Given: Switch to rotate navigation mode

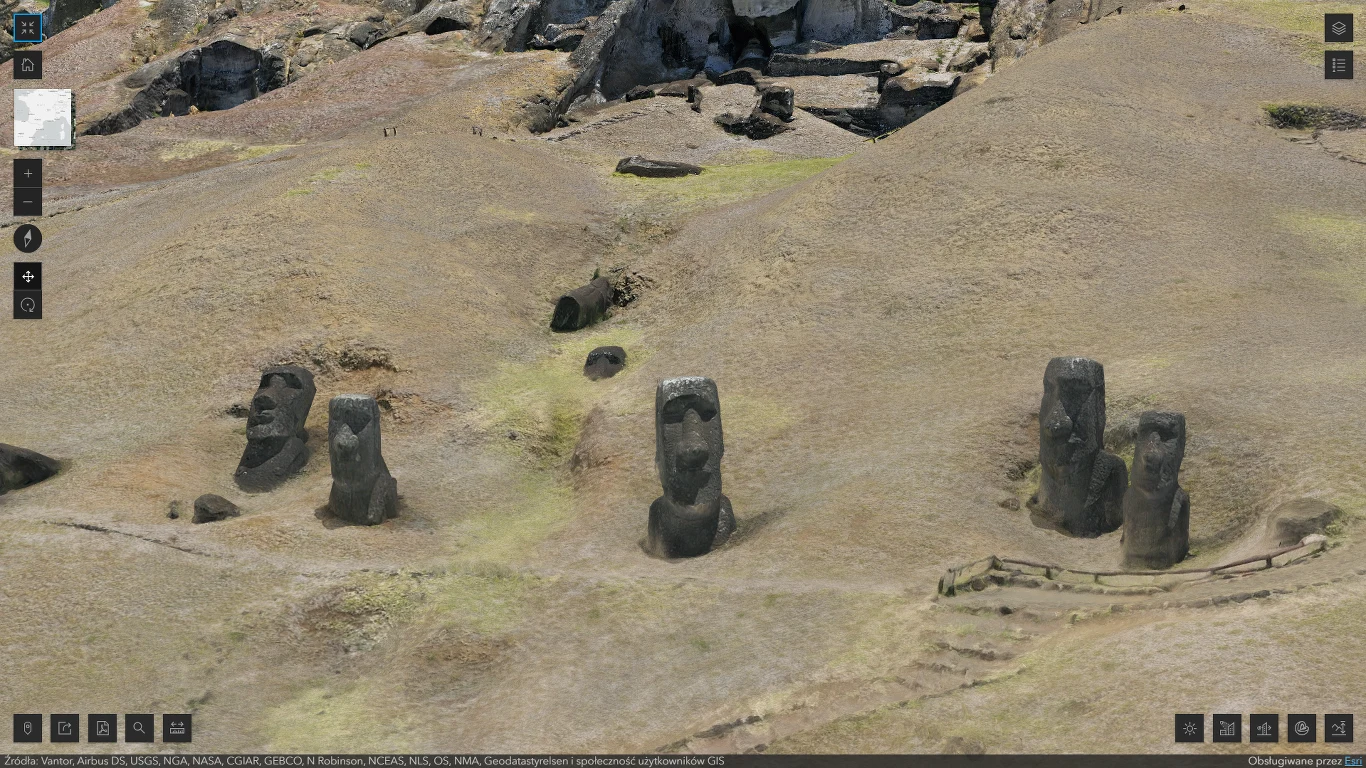Looking at the screenshot, I should click(28, 305).
